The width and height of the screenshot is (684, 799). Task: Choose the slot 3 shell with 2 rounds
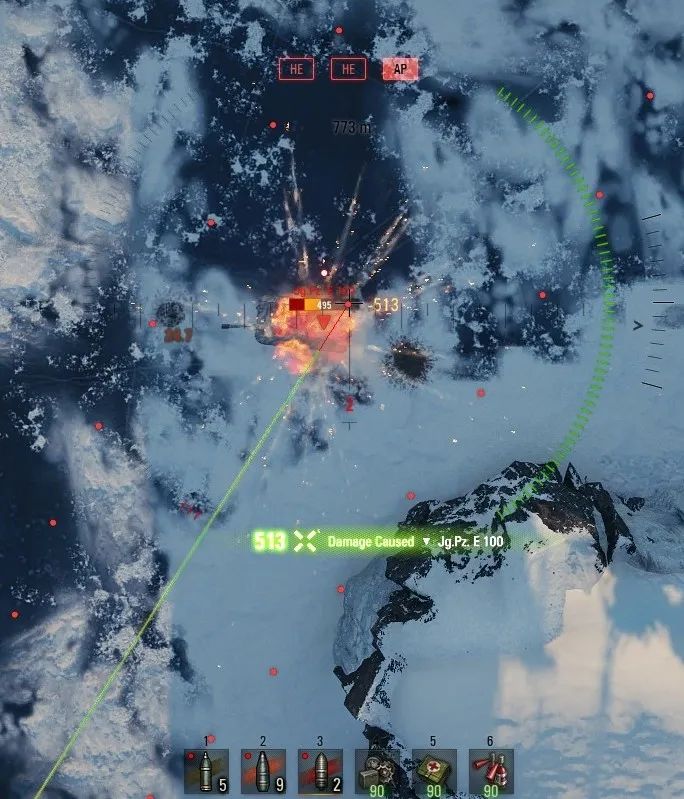320,771
